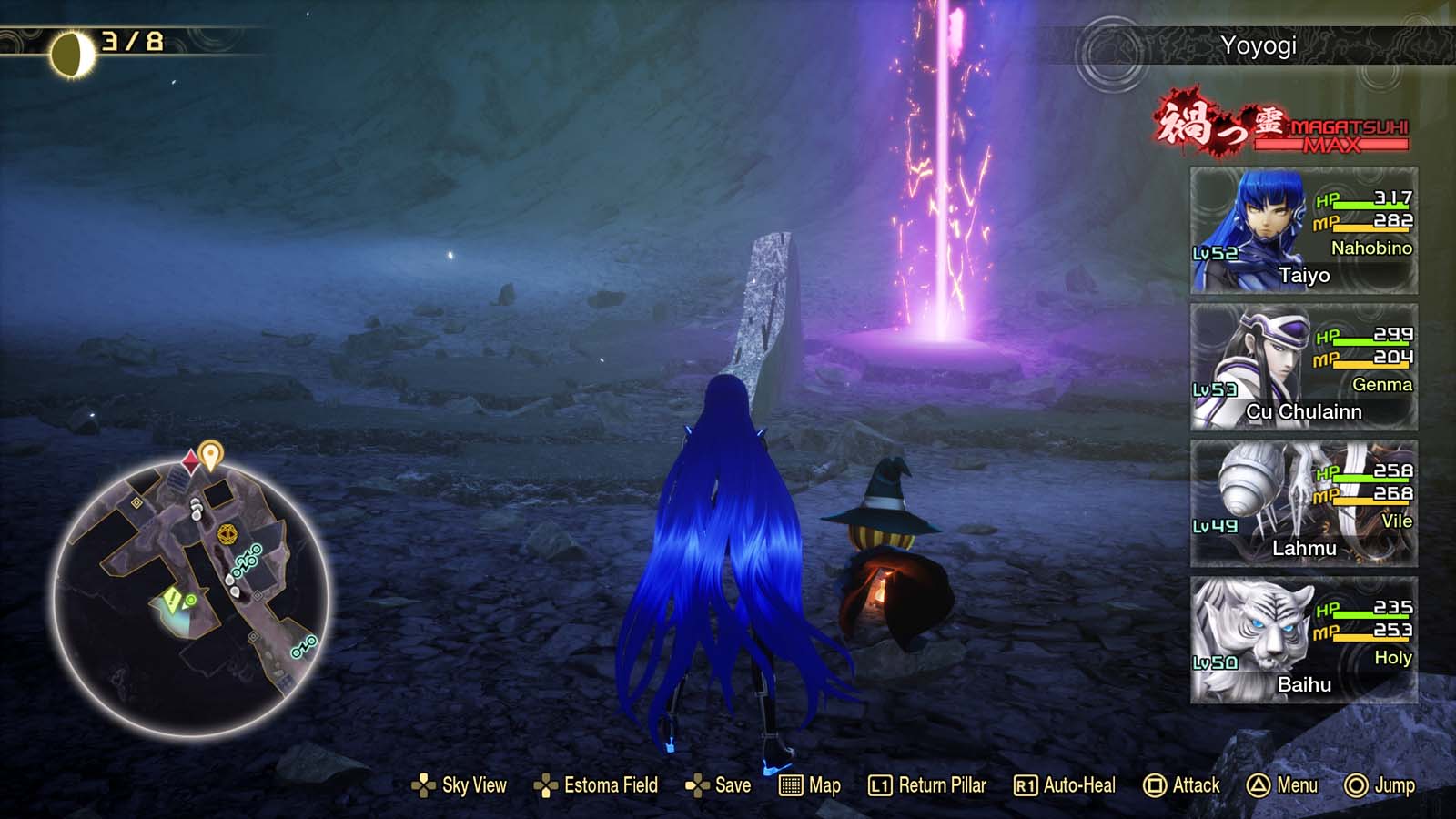This screenshot has width=1456, height=819.
Task: Click Save in the bottom command bar
Action: click(733, 784)
